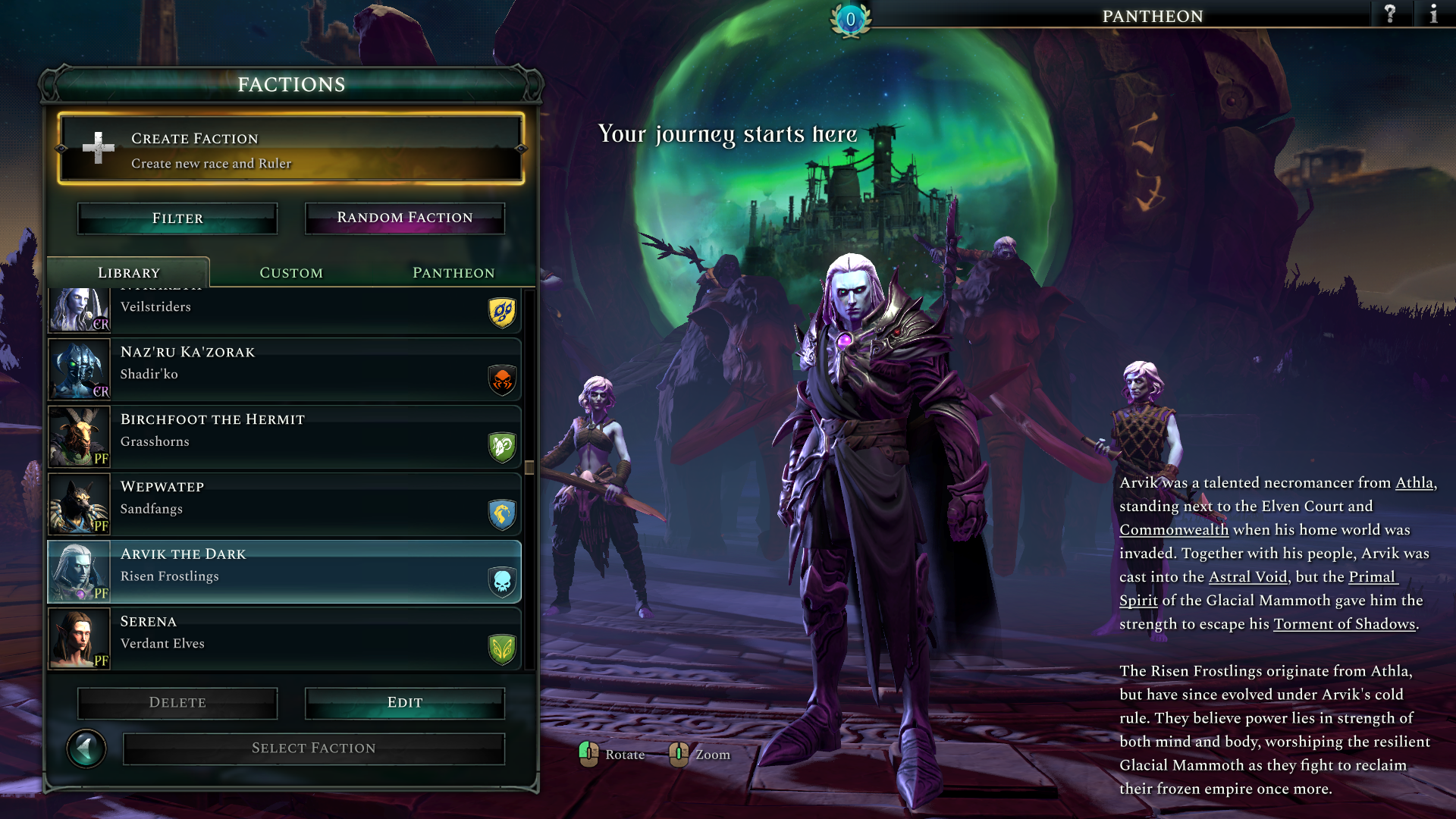Screen dimensions: 1456x819
Task: Choose Serena of the Verdant Elves
Action: point(284,639)
